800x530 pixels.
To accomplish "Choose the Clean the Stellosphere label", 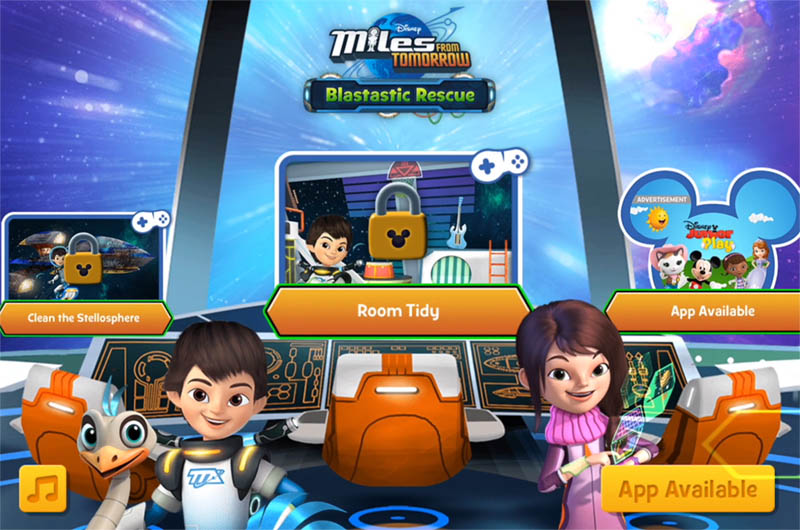I will (x=83, y=319).
